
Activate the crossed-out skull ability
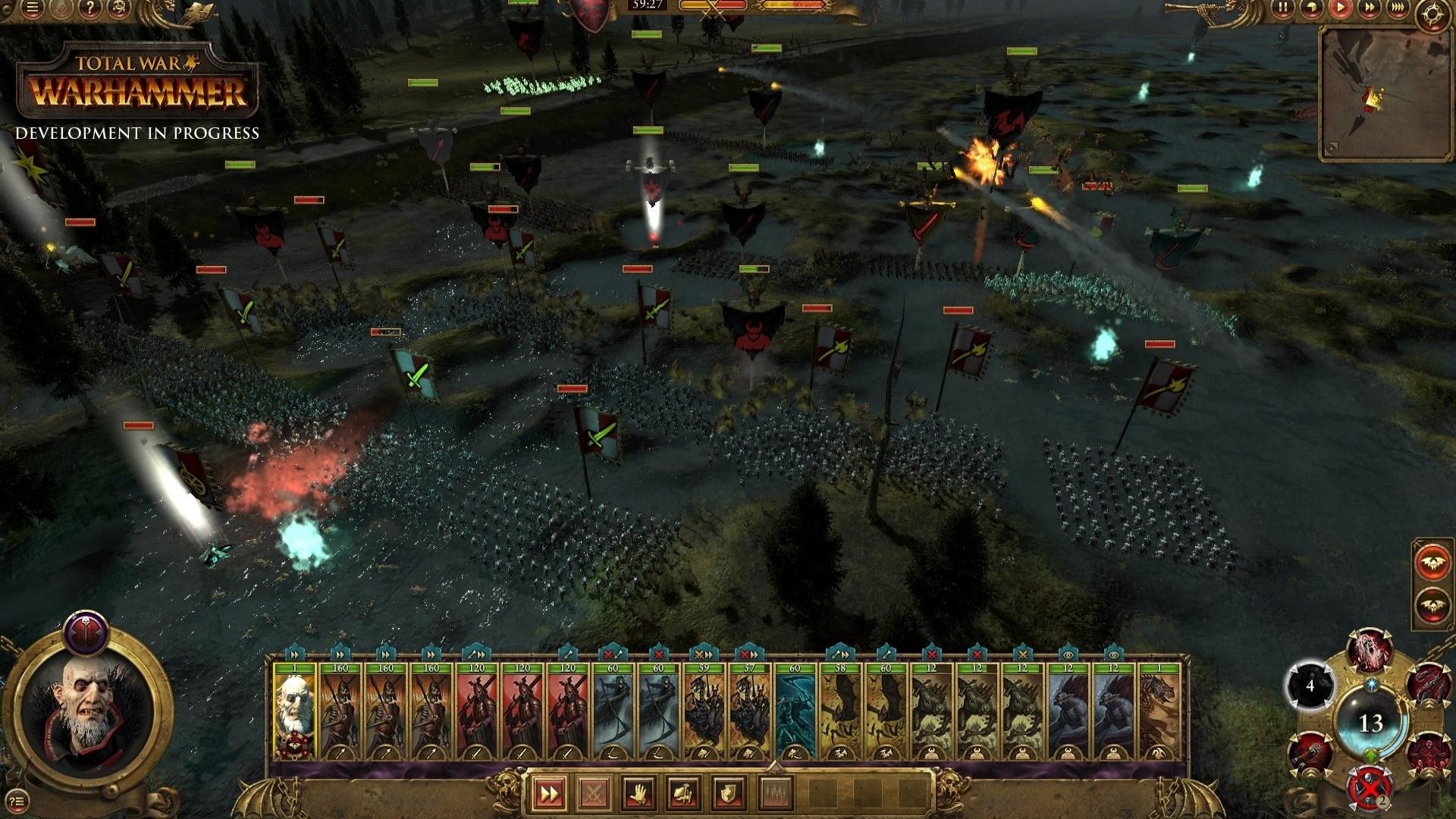pyautogui.click(x=1369, y=790)
